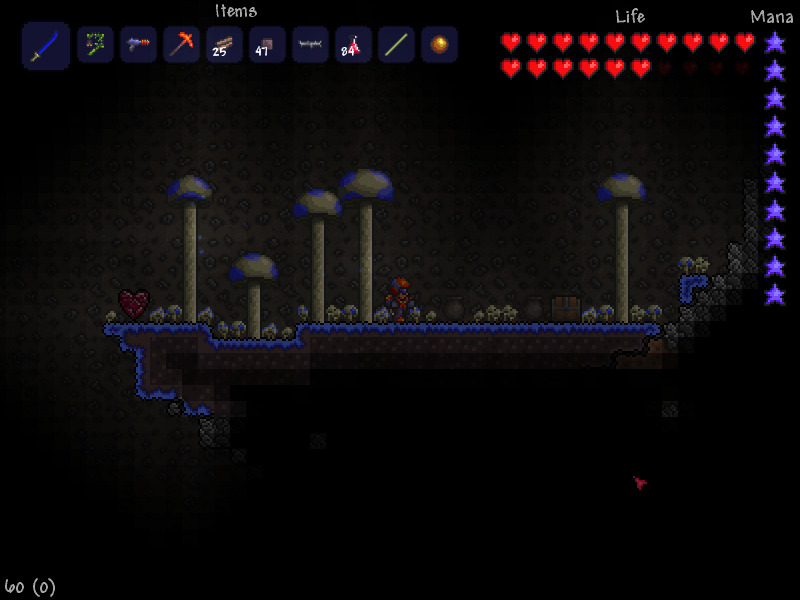Select the yellow-green staff slot

397,45
